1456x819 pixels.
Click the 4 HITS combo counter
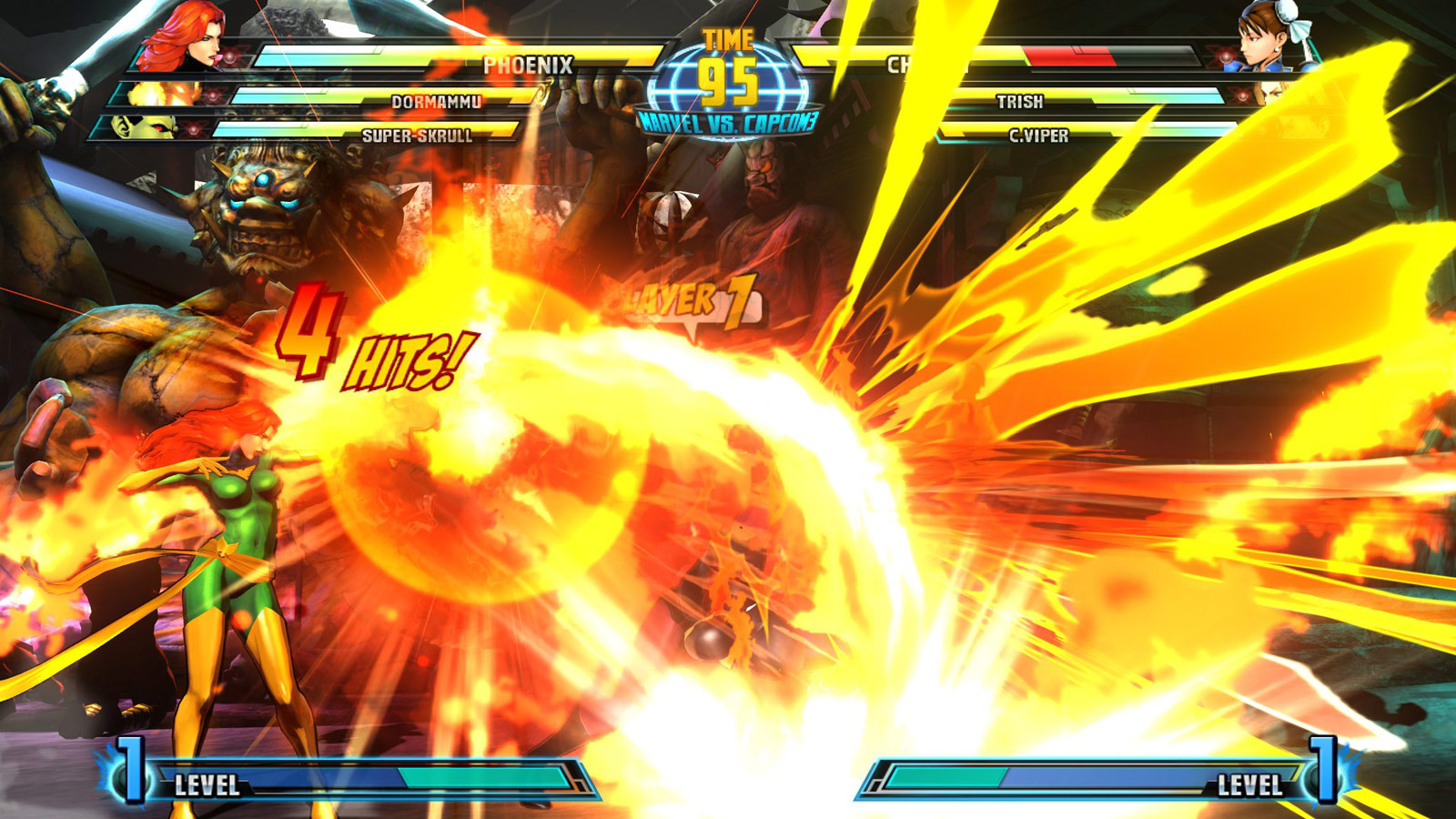(364, 346)
